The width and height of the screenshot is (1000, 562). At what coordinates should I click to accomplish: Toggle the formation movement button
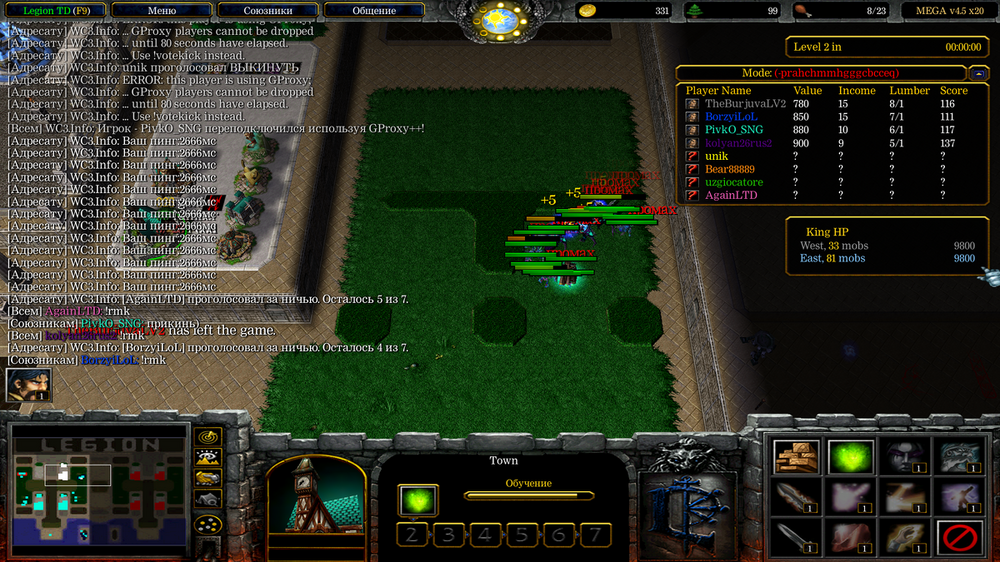(x=207, y=525)
